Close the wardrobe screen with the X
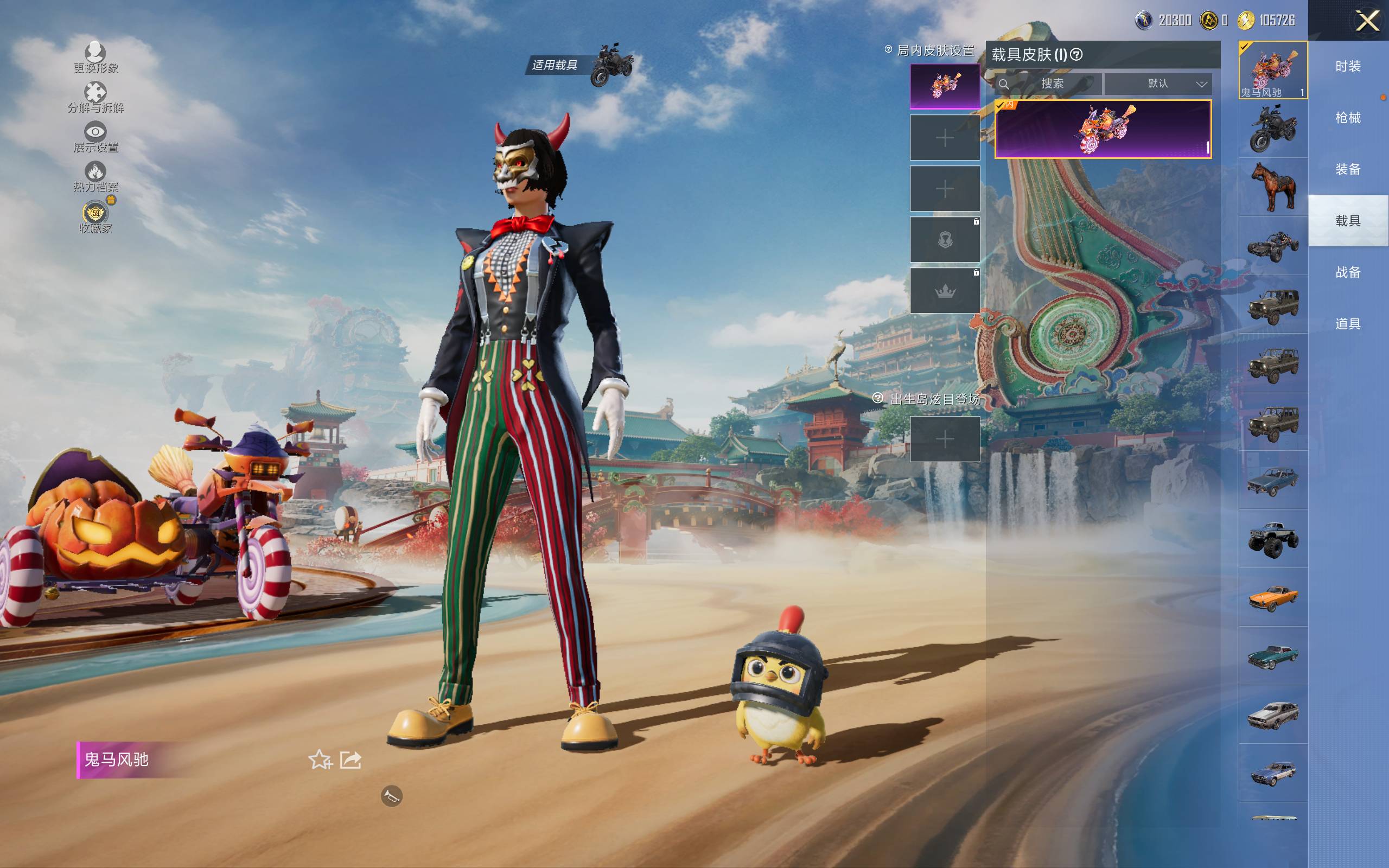Screen dimensions: 1389x868 1367,21
